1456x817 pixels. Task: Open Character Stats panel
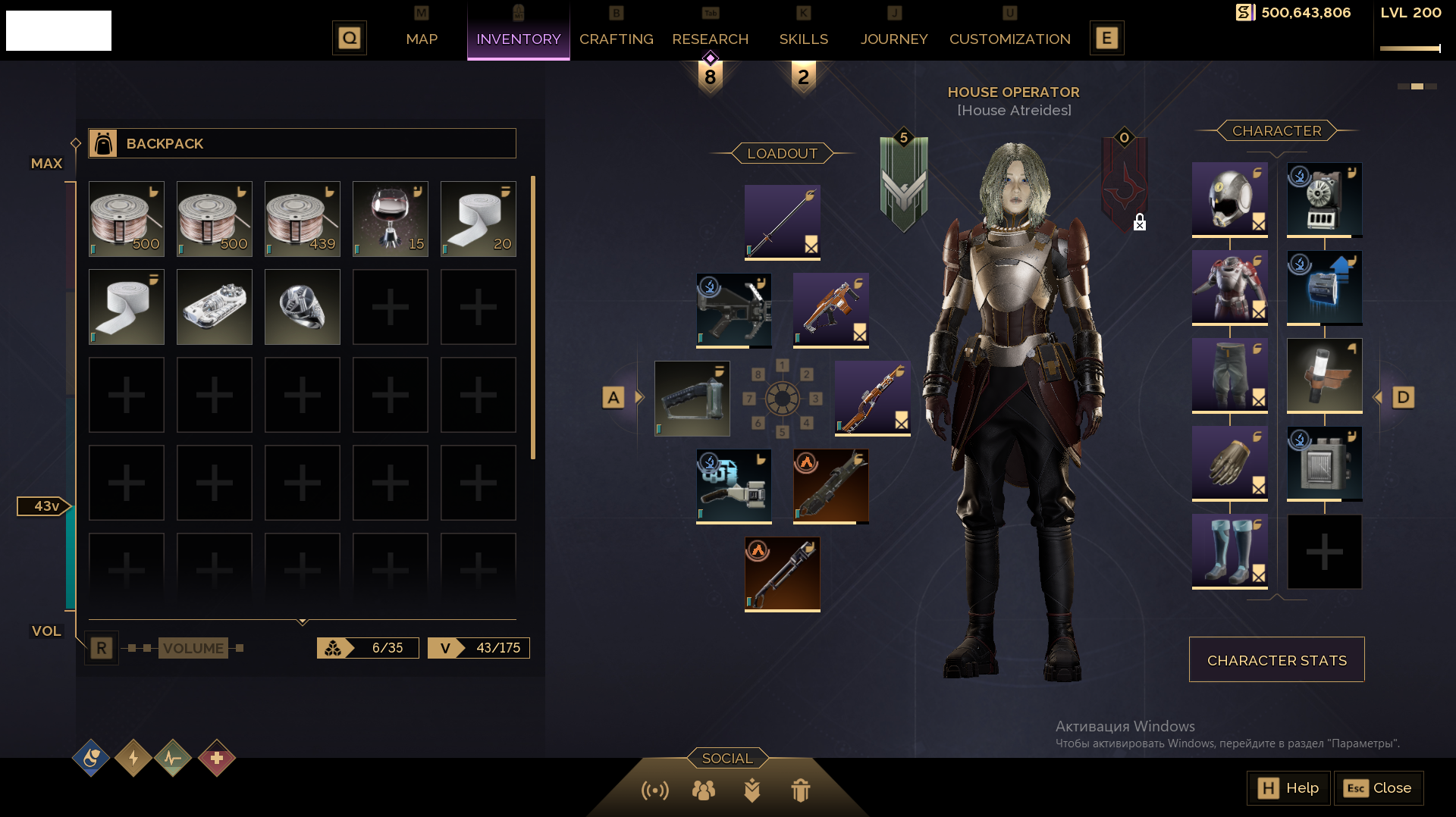1276,660
